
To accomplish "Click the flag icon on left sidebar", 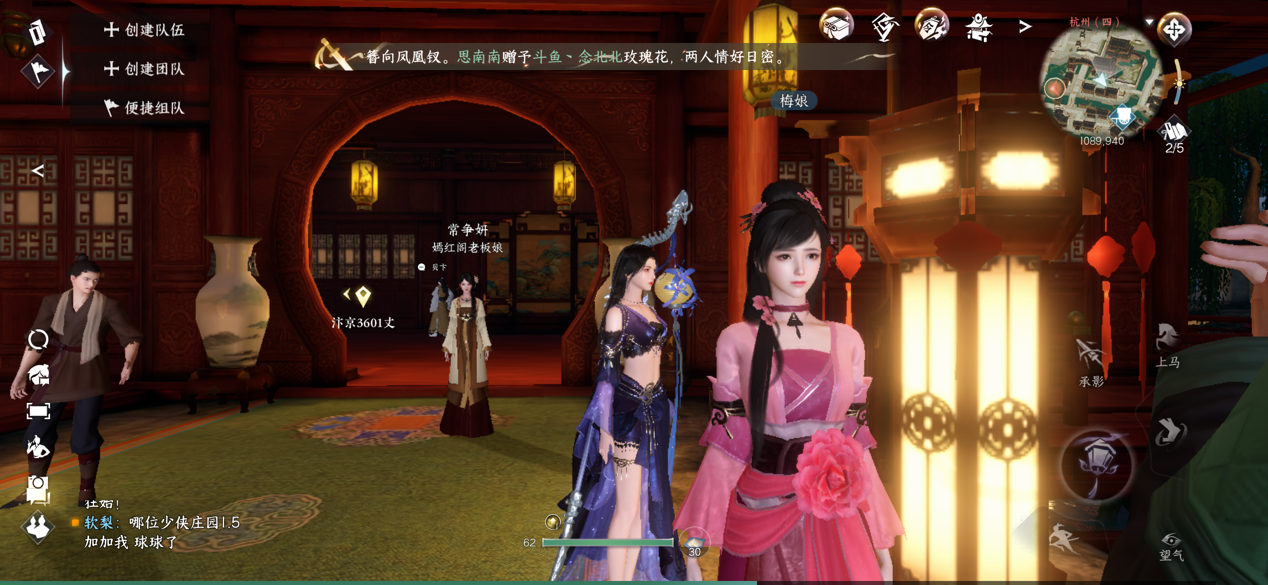I will point(37,71).
